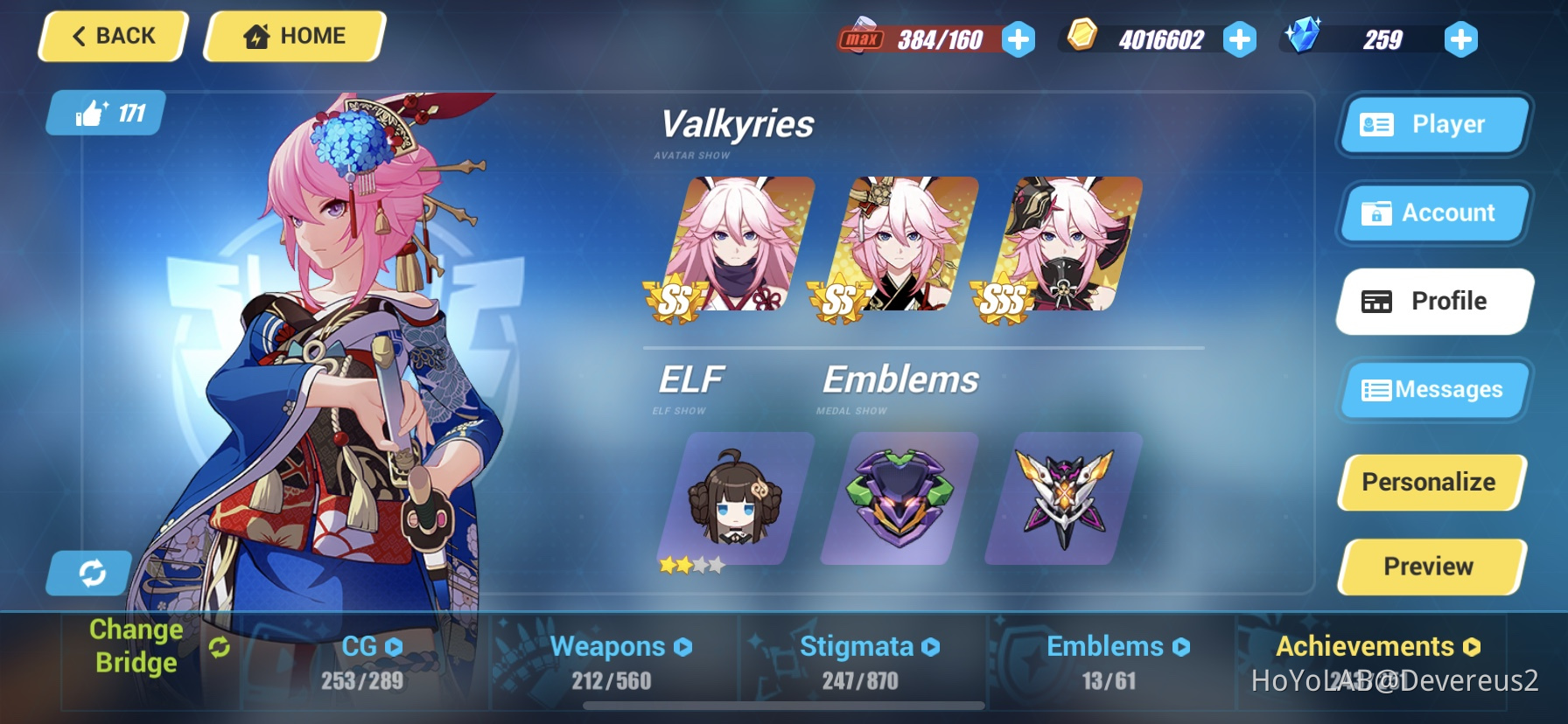Select the Profile tab icon

(x=1376, y=301)
